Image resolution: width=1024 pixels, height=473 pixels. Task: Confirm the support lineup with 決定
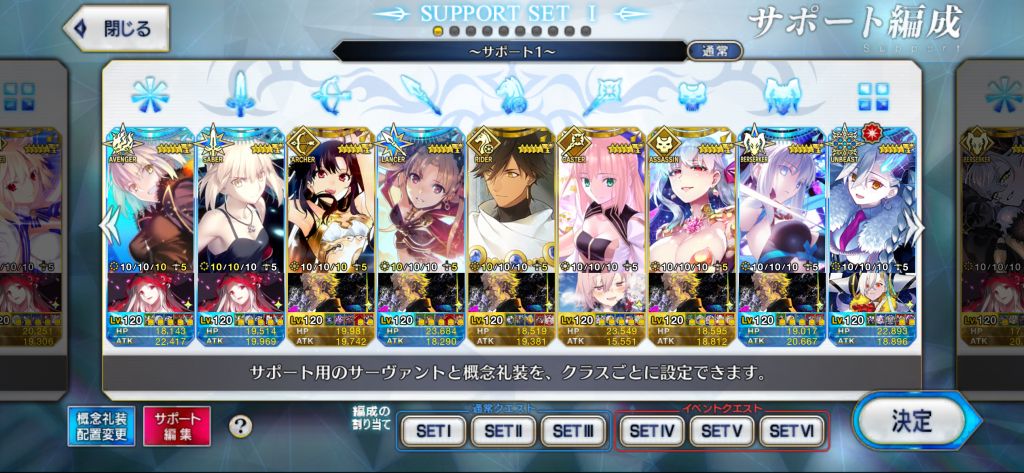click(x=909, y=421)
